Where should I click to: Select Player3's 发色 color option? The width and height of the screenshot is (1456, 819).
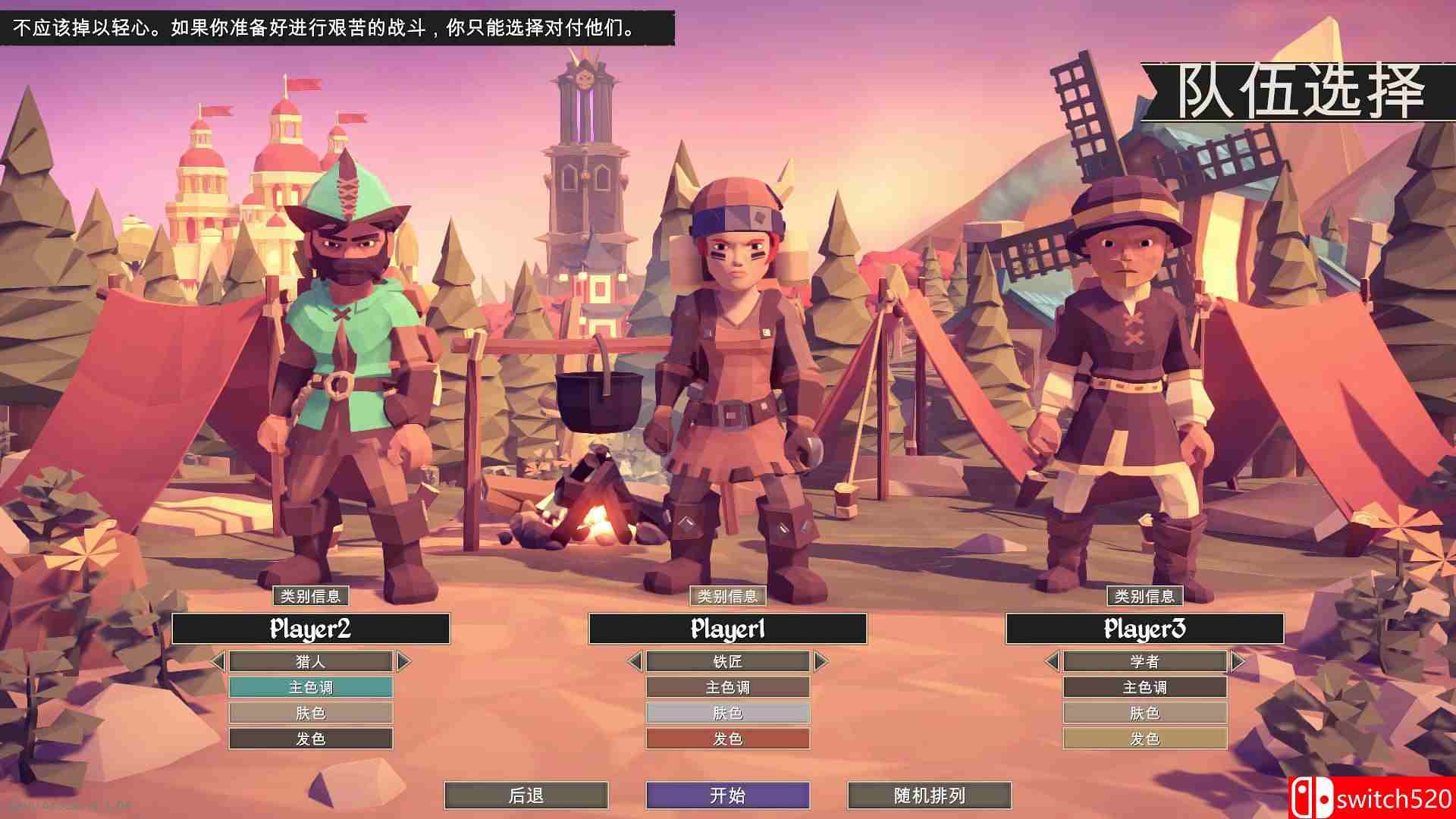(x=1146, y=737)
